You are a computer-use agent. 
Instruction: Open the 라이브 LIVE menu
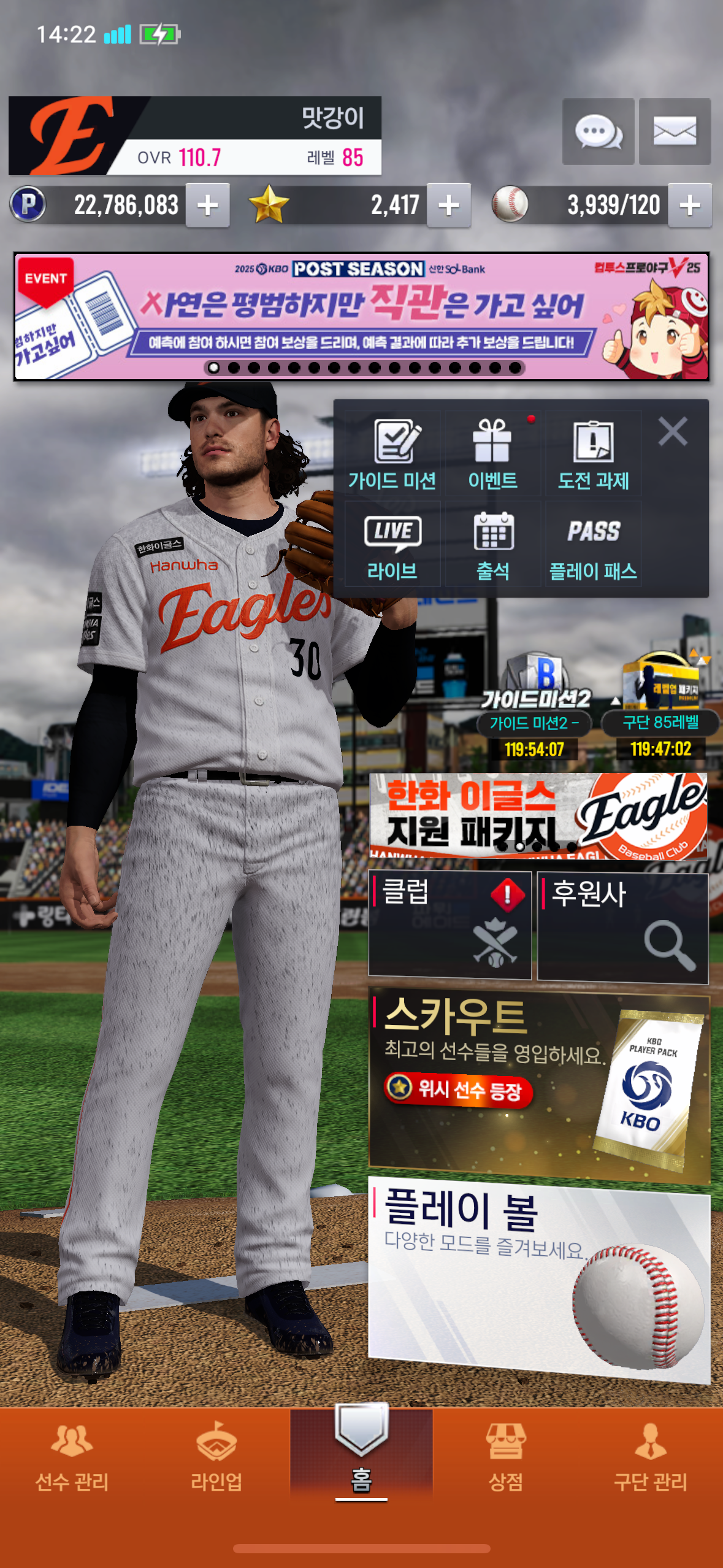(x=392, y=545)
